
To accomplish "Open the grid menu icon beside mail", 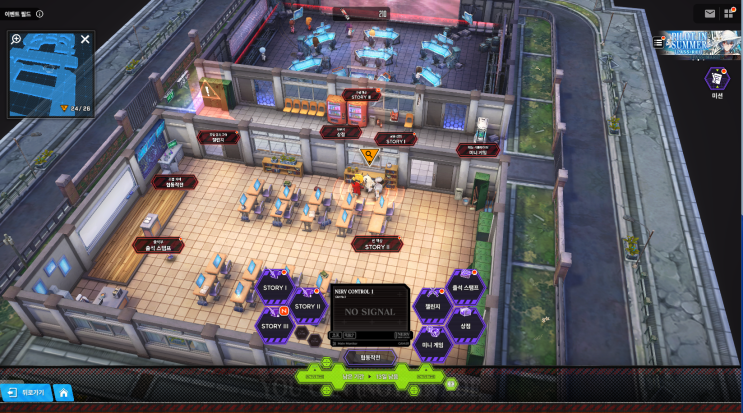I will (730, 13).
